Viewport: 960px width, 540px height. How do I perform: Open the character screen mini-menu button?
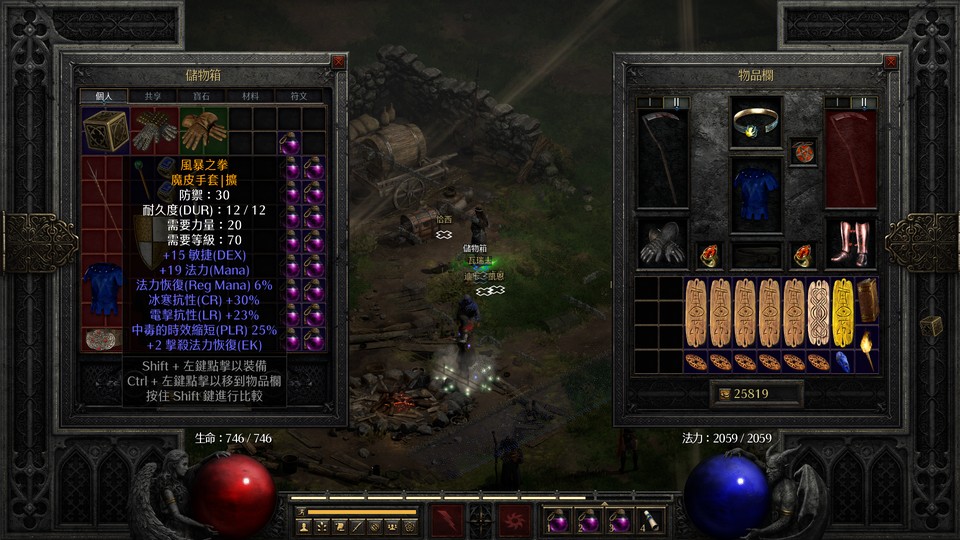click(303, 525)
